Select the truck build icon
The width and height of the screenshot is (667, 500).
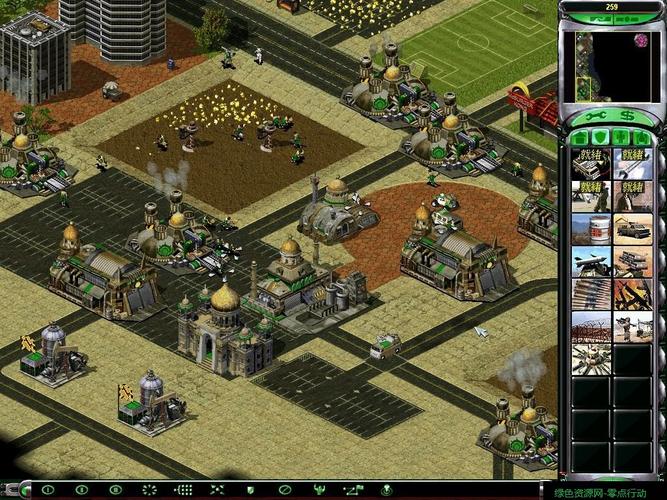tap(633, 229)
